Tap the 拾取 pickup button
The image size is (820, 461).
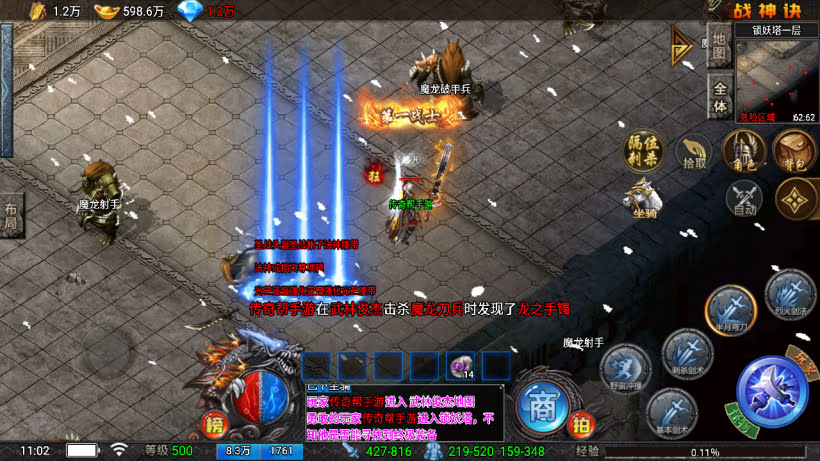tap(693, 152)
